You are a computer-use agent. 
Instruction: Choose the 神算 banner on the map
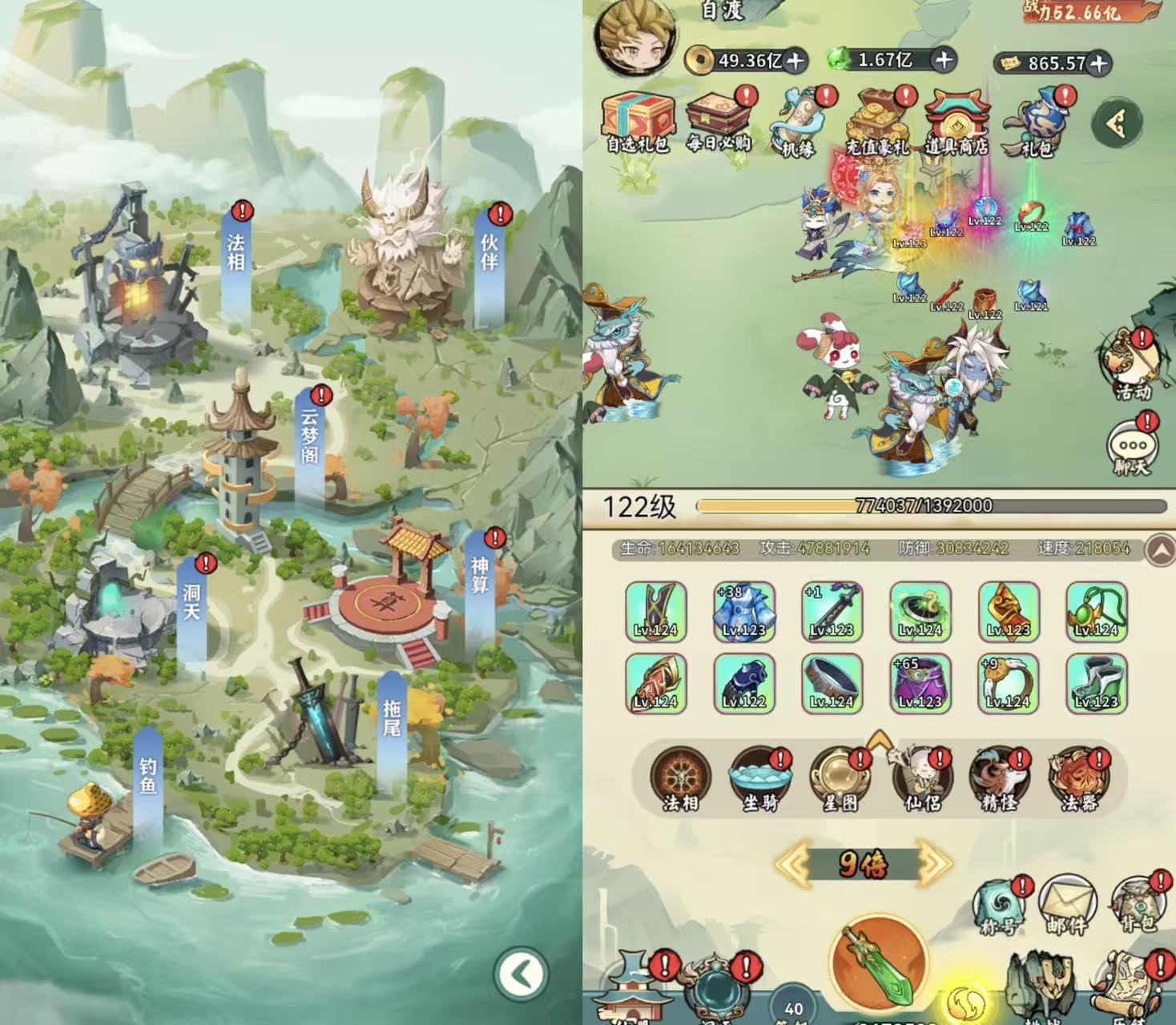[x=479, y=575]
